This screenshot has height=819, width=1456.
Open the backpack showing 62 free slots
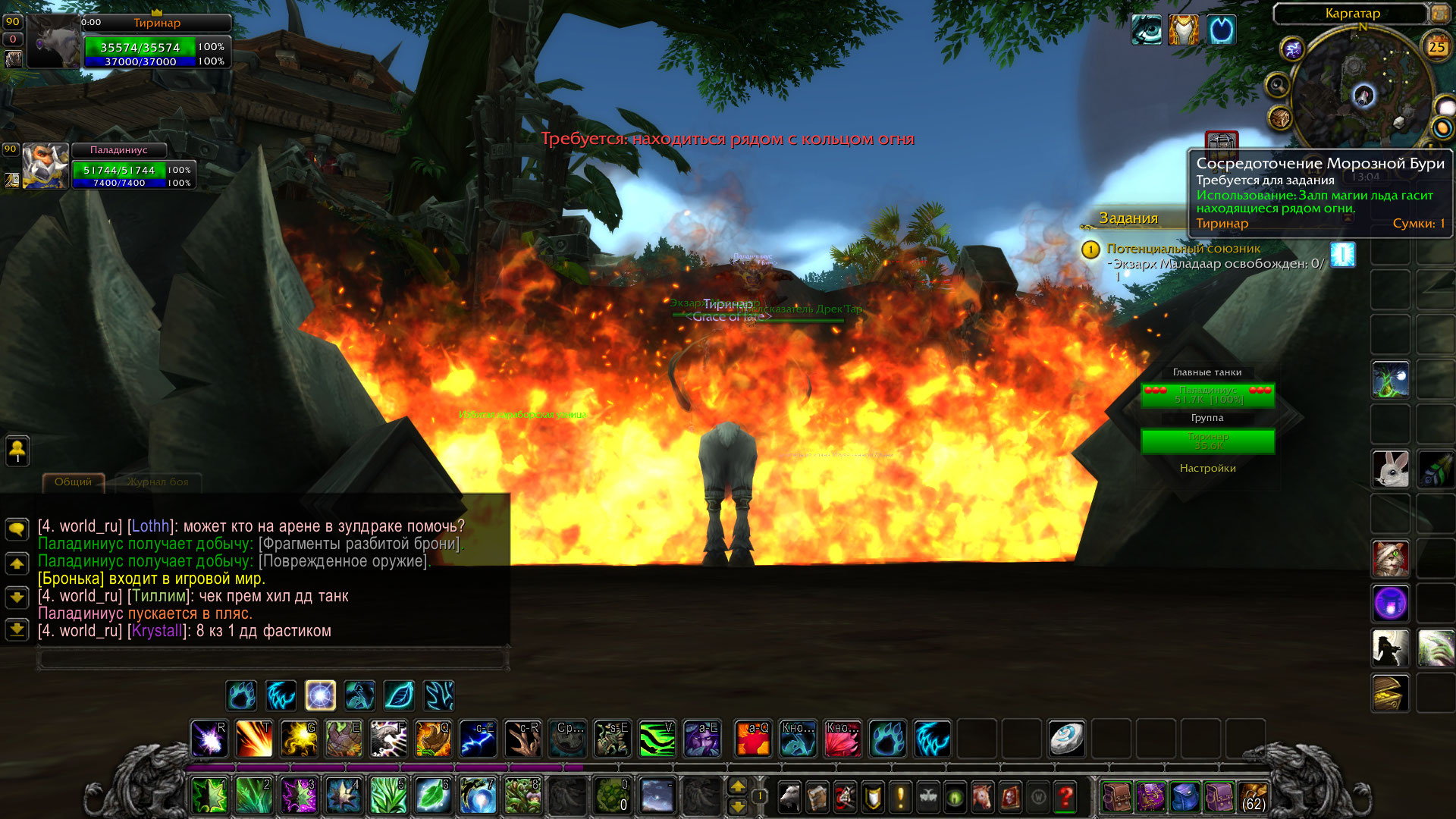click(x=1253, y=796)
